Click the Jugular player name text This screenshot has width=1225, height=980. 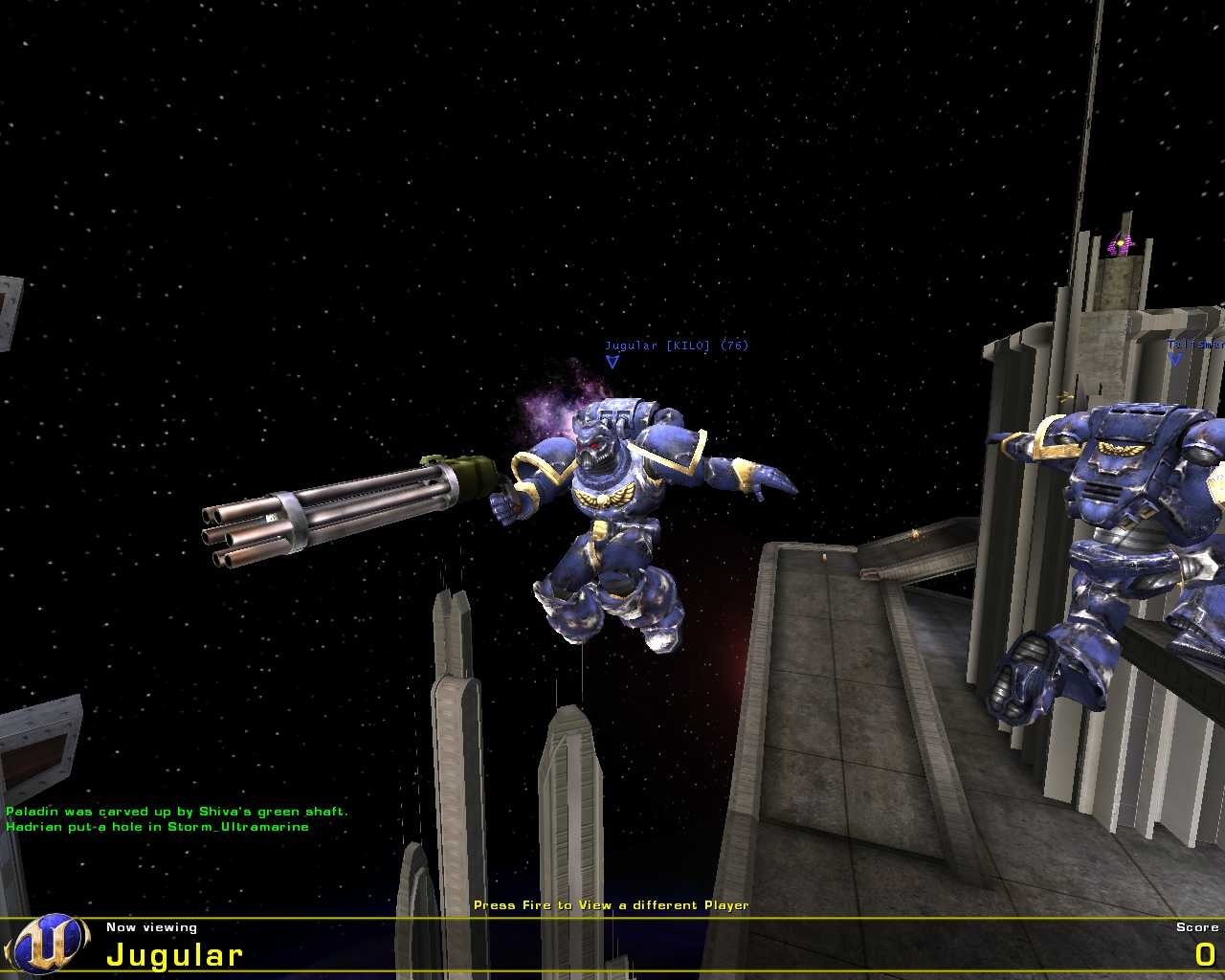point(175,953)
